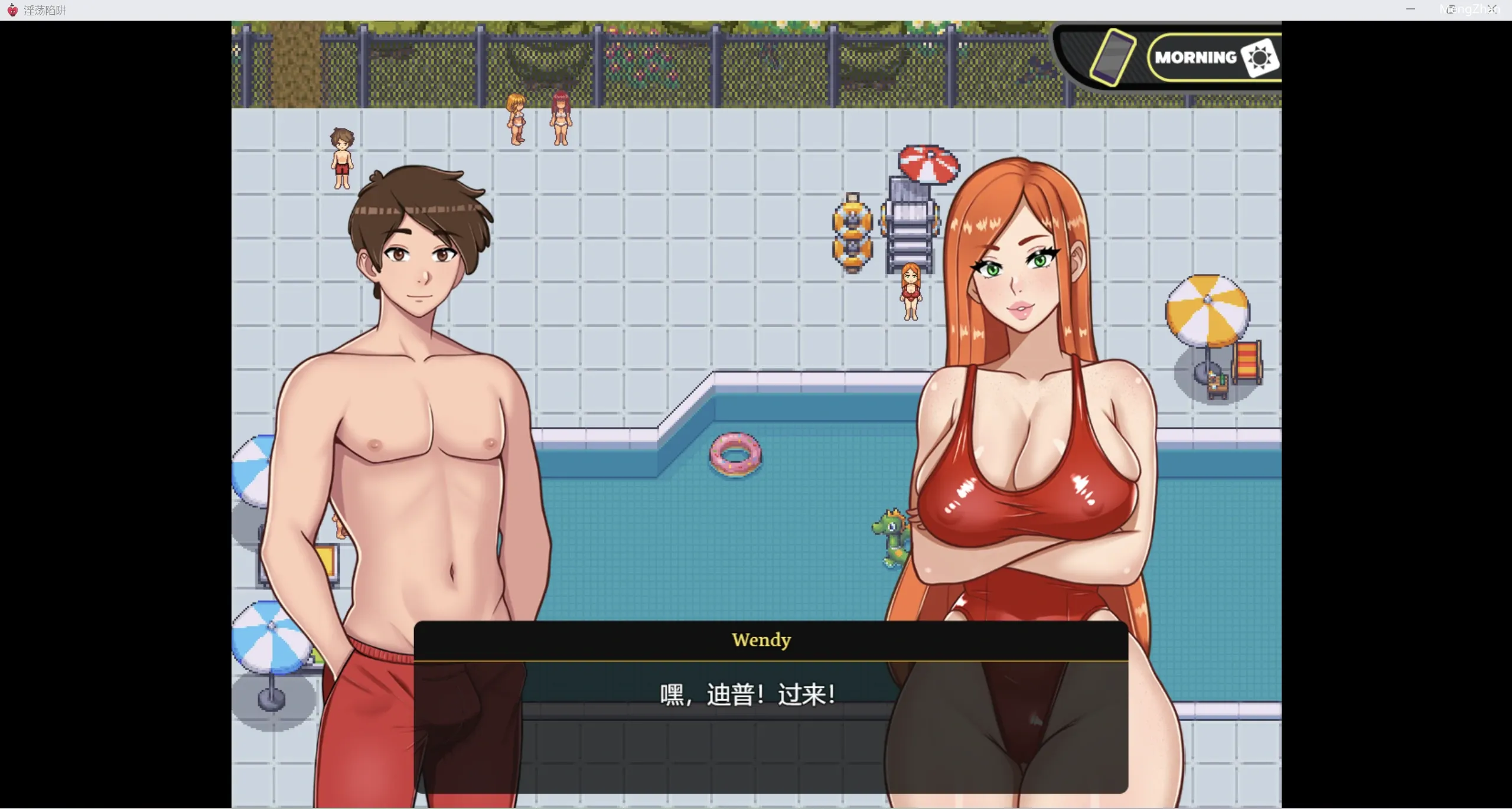Open the smartphone menu icon

[1112, 57]
